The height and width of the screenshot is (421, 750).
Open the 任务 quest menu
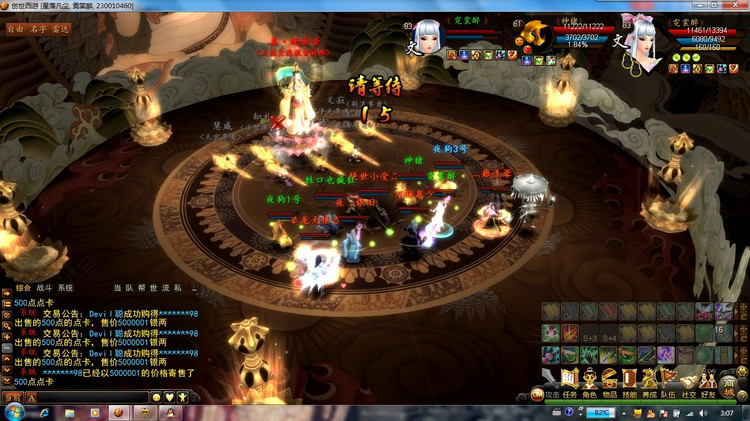(x=569, y=381)
